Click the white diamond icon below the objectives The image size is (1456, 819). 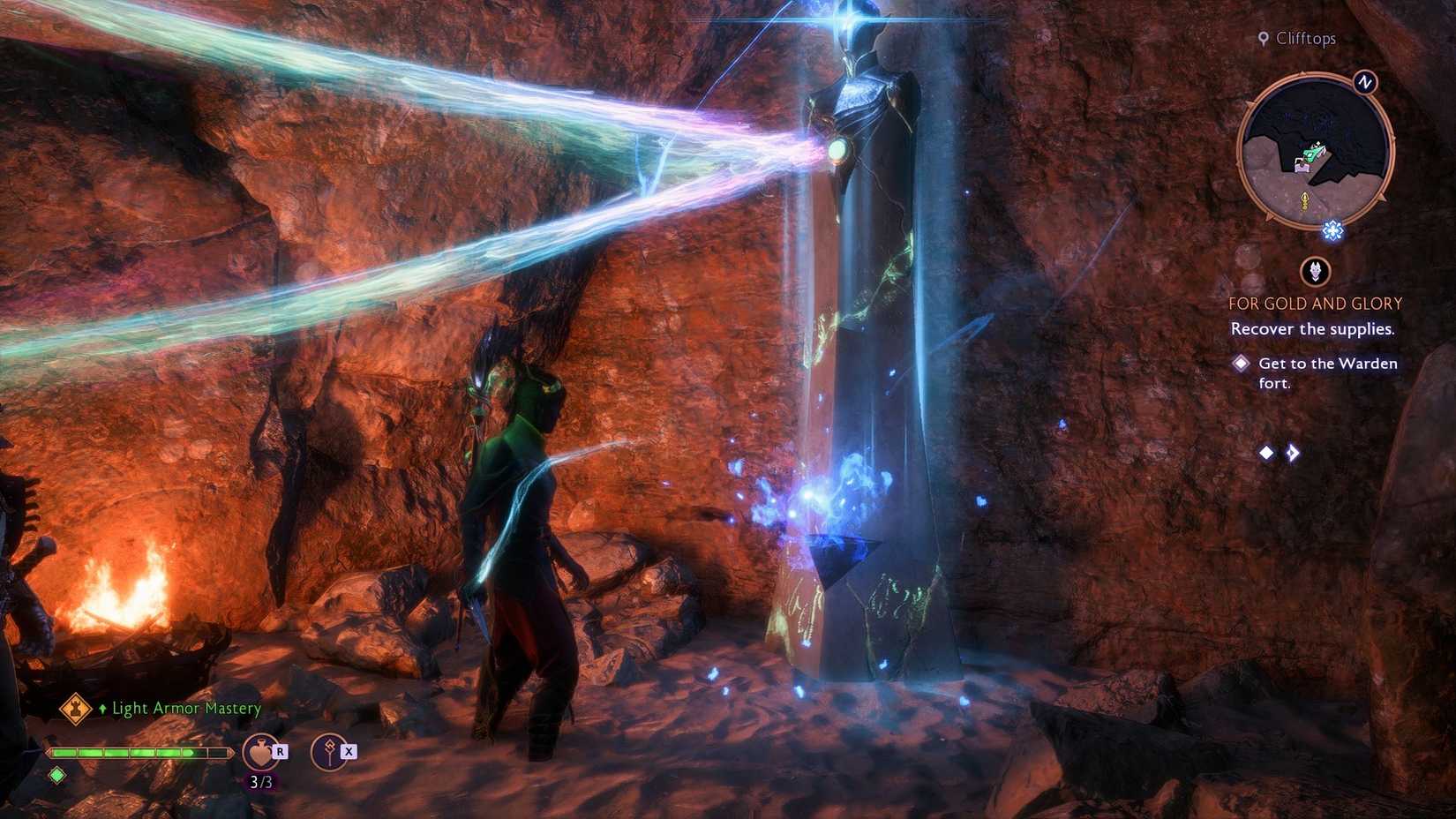click(x=1268, y=453)
